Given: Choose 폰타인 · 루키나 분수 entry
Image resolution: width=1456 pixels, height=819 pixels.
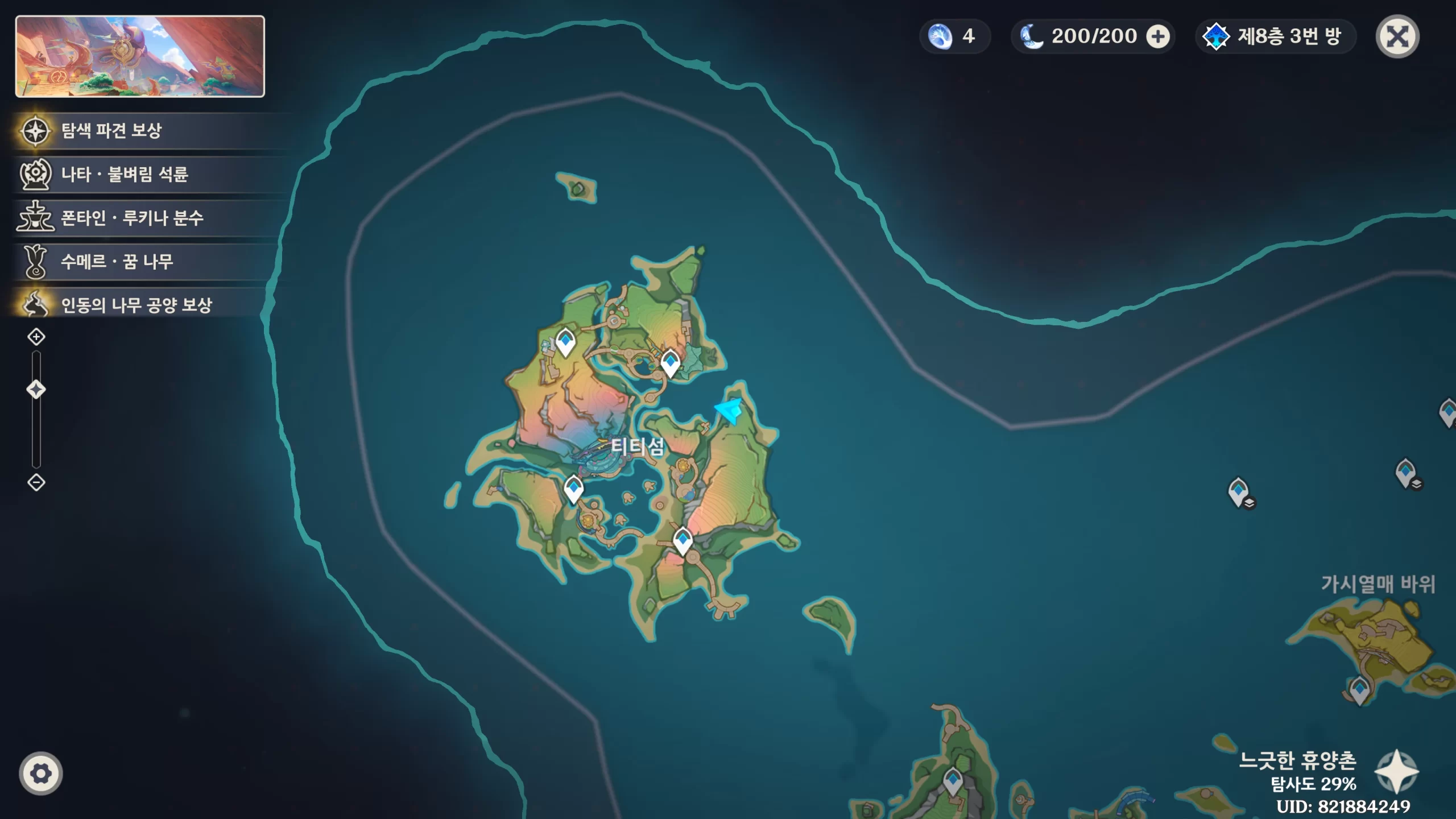Looking at the screenshot, I should (x=131, y=218).
